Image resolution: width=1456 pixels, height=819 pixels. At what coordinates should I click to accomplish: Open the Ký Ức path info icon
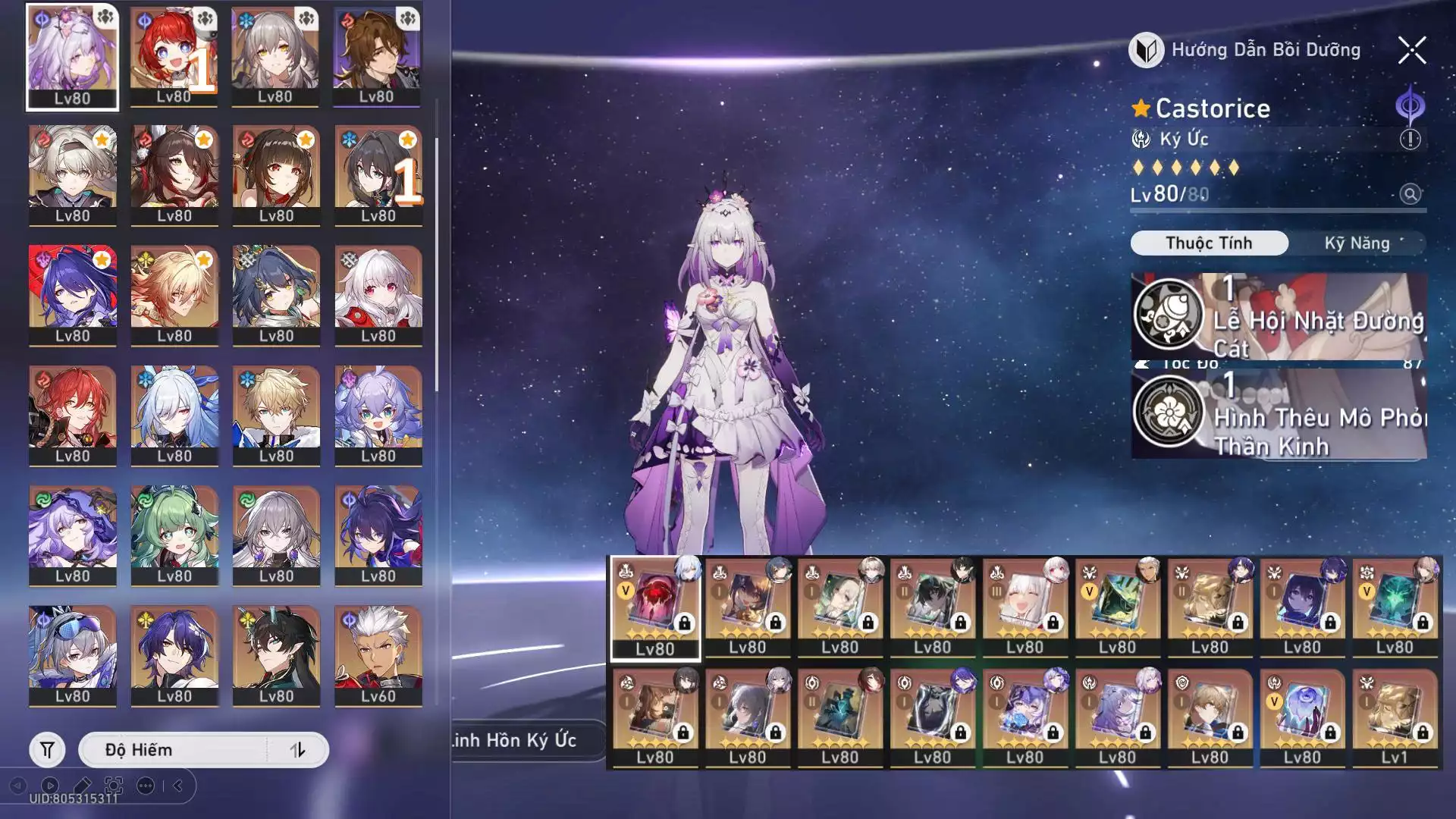[x=1410, y=140]
